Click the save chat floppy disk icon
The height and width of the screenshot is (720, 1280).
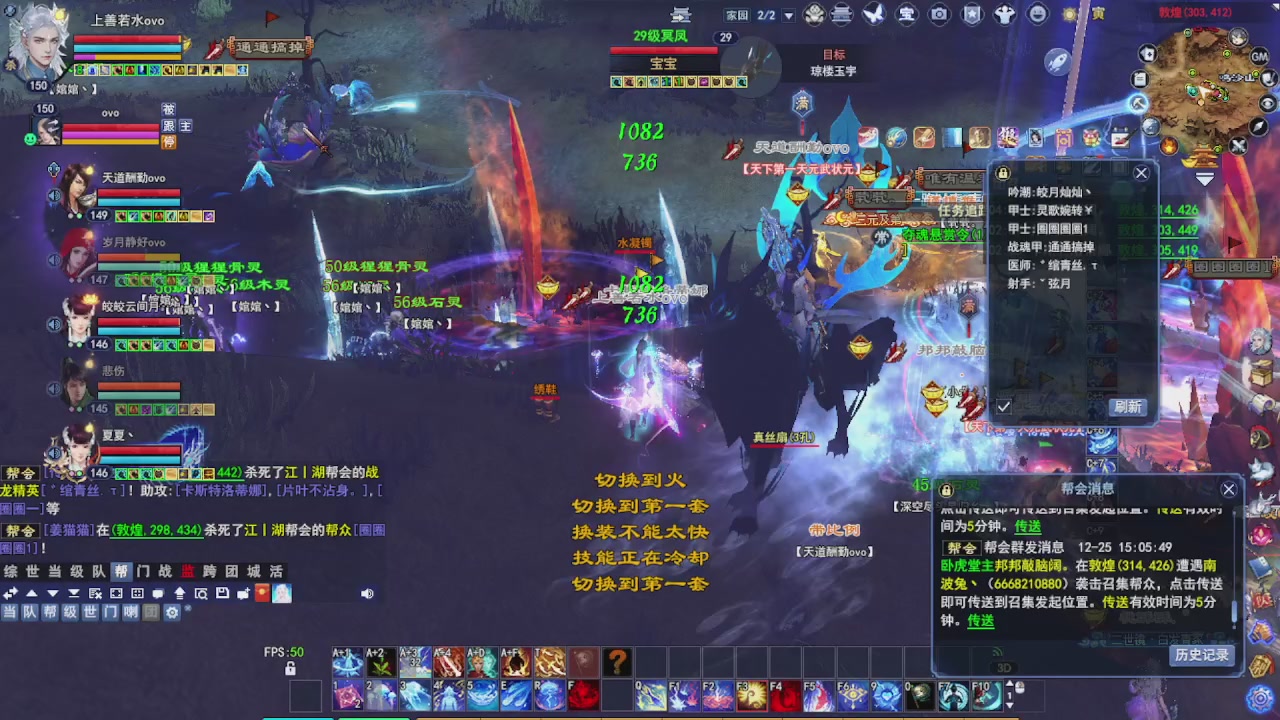pos(223,593)
